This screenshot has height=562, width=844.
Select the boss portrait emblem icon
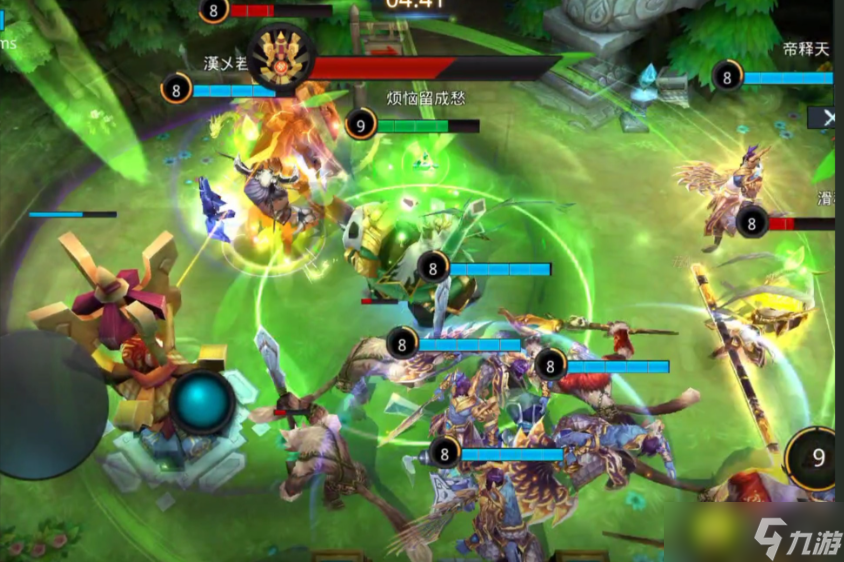pyautogui.click(x=281, y=56)
